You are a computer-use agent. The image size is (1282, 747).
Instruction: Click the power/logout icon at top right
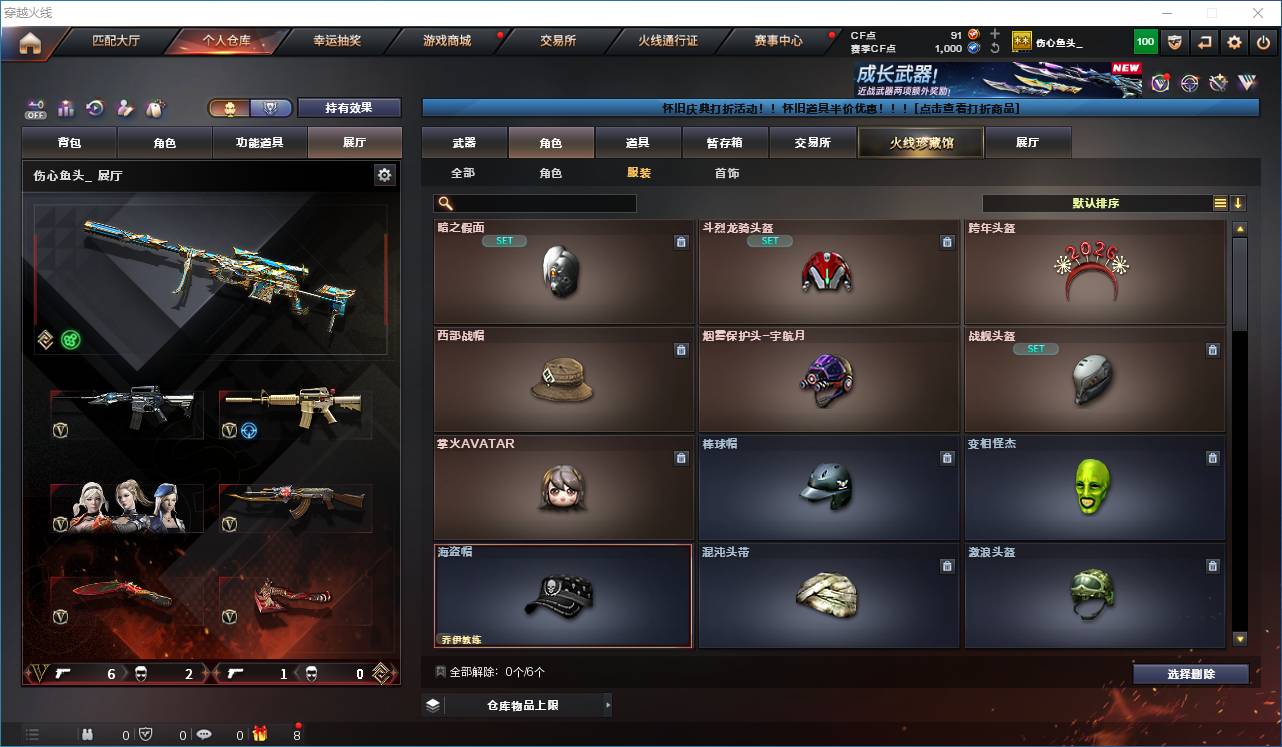tap(1264, 41)
